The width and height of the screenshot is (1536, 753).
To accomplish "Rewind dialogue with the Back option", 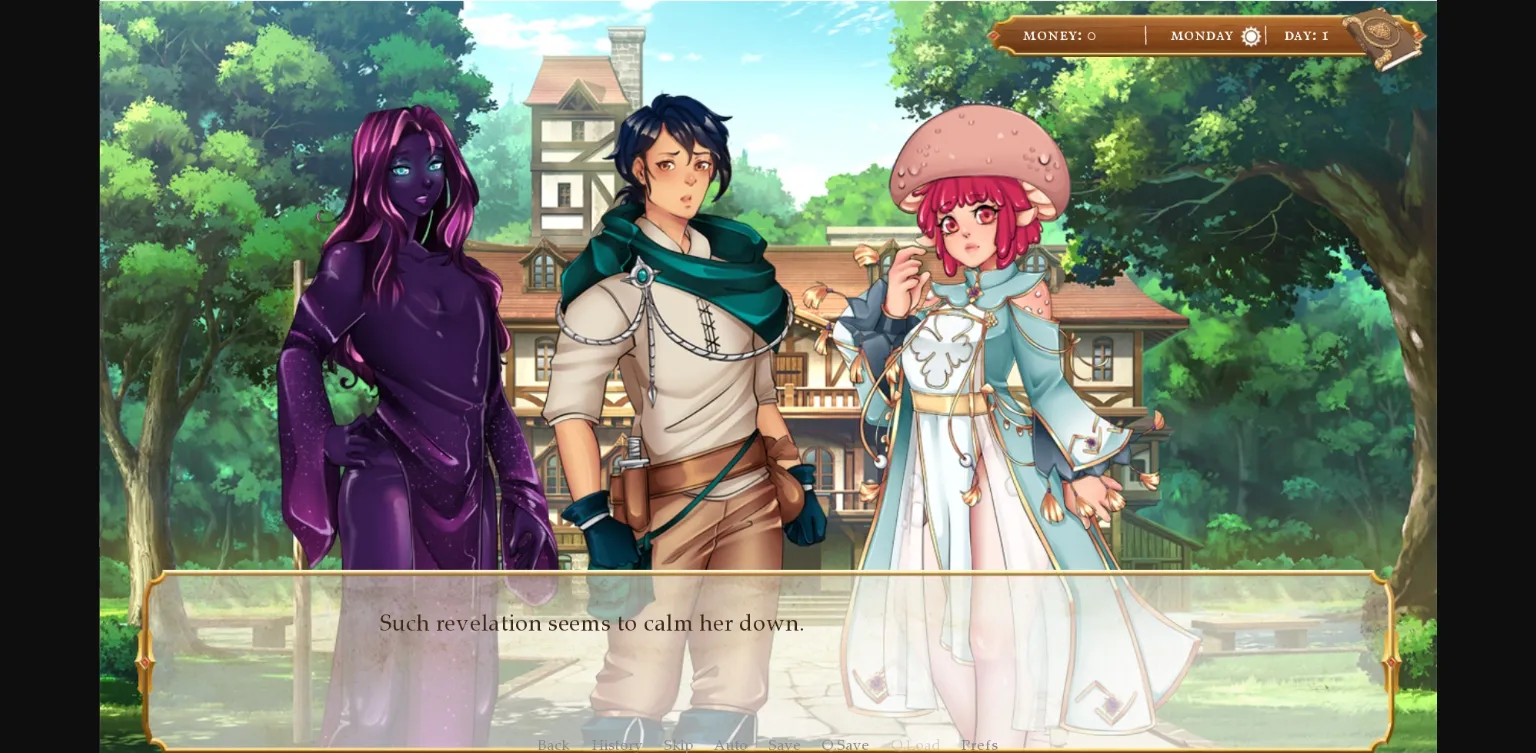I will pos(553,745).
